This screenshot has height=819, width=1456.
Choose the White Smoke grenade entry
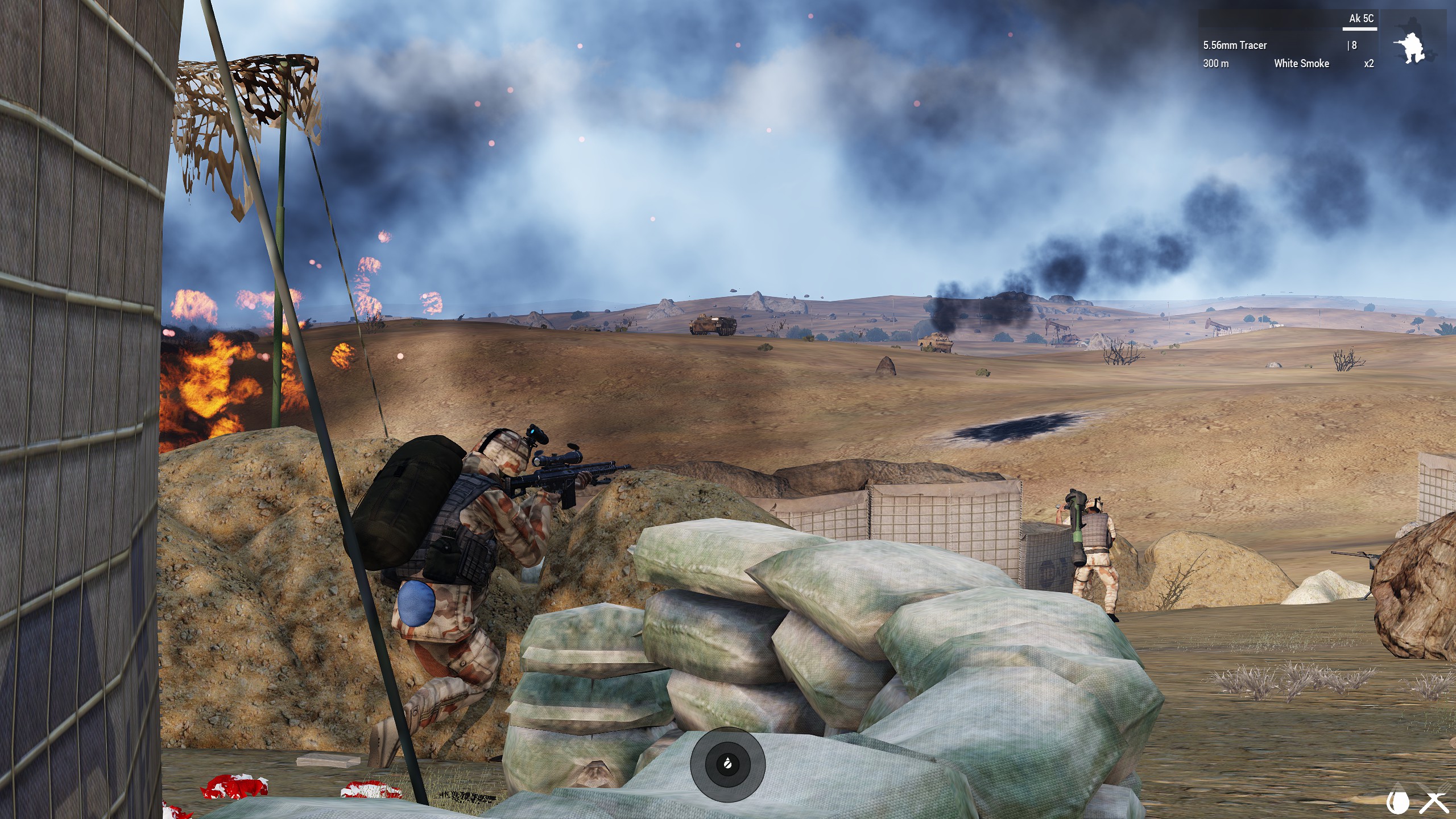point(1301,64)
